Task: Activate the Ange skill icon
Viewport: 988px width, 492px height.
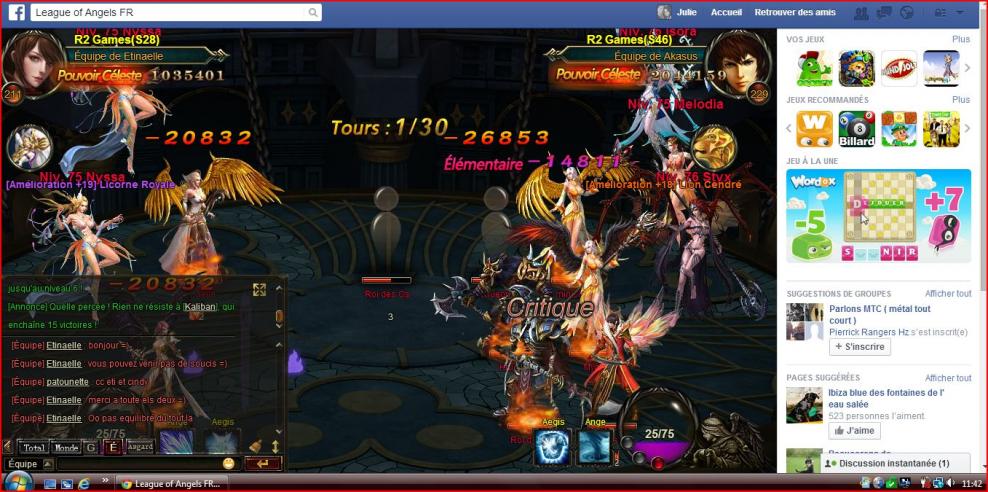Action: click(x=596, y=447)
